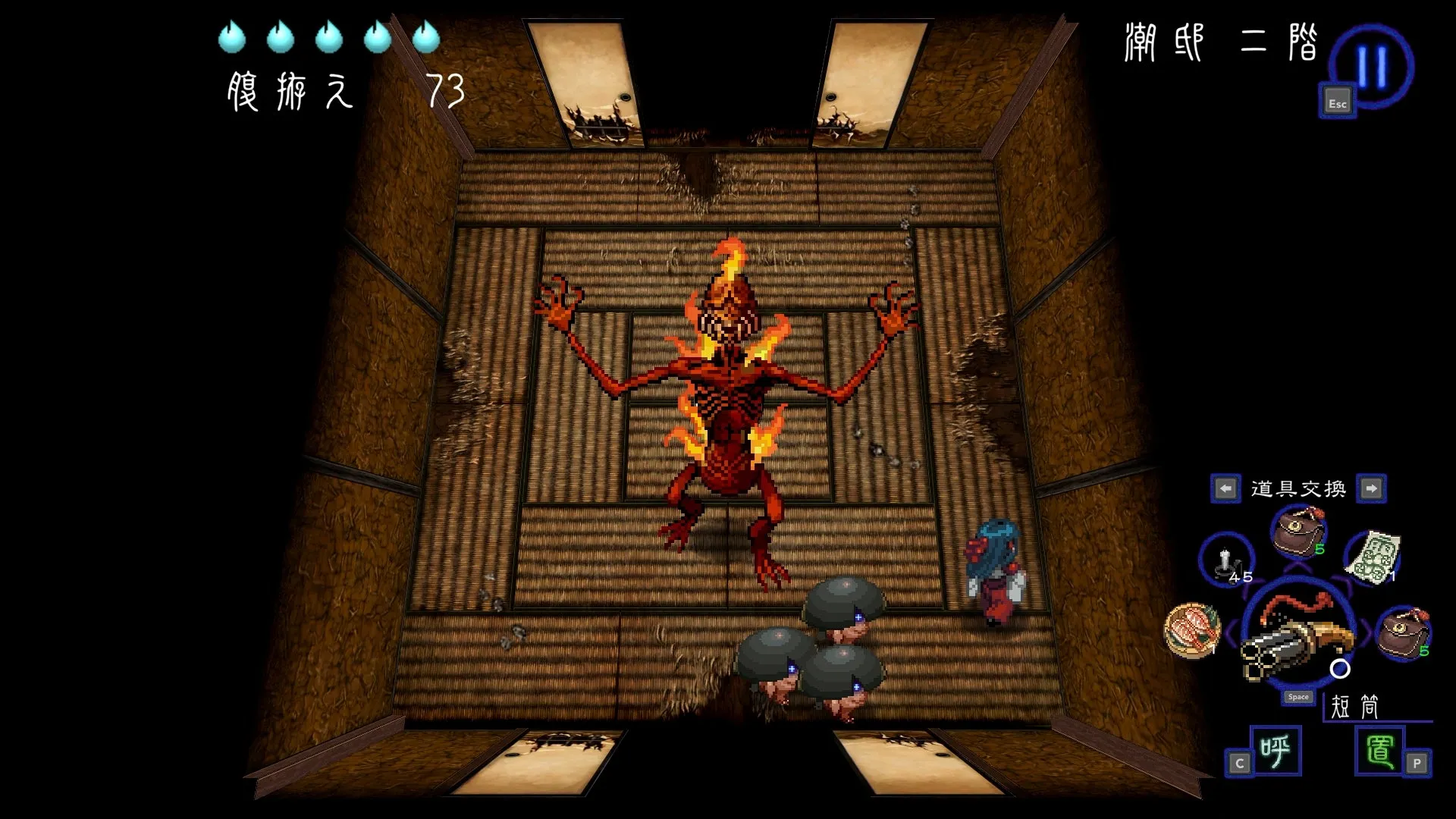This screenshot has height=819, width=1456.
Task: Click the Space key prompt below the weapon
Action: (1298, 696)
